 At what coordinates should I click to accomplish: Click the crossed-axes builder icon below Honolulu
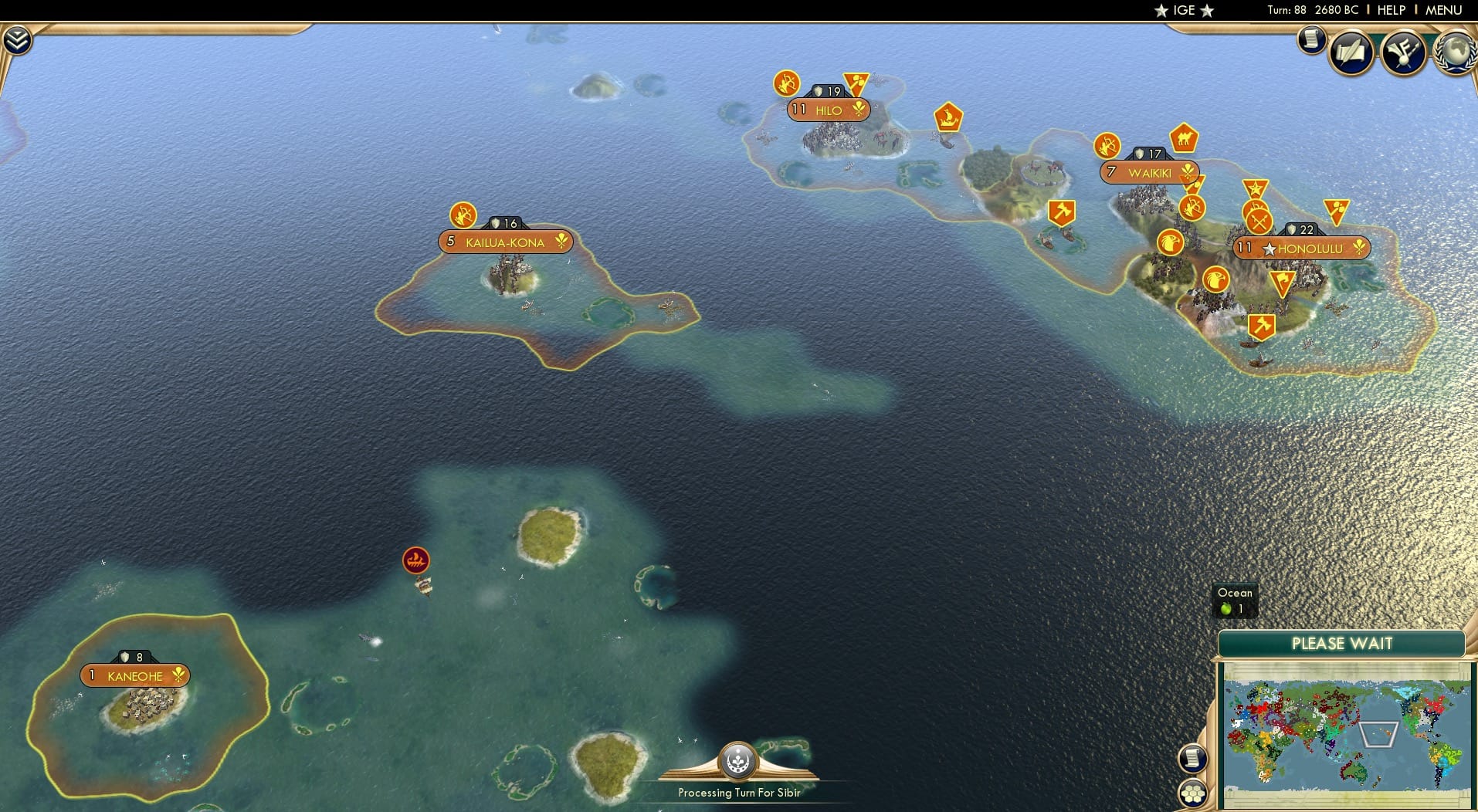[x=1262, y=327]
